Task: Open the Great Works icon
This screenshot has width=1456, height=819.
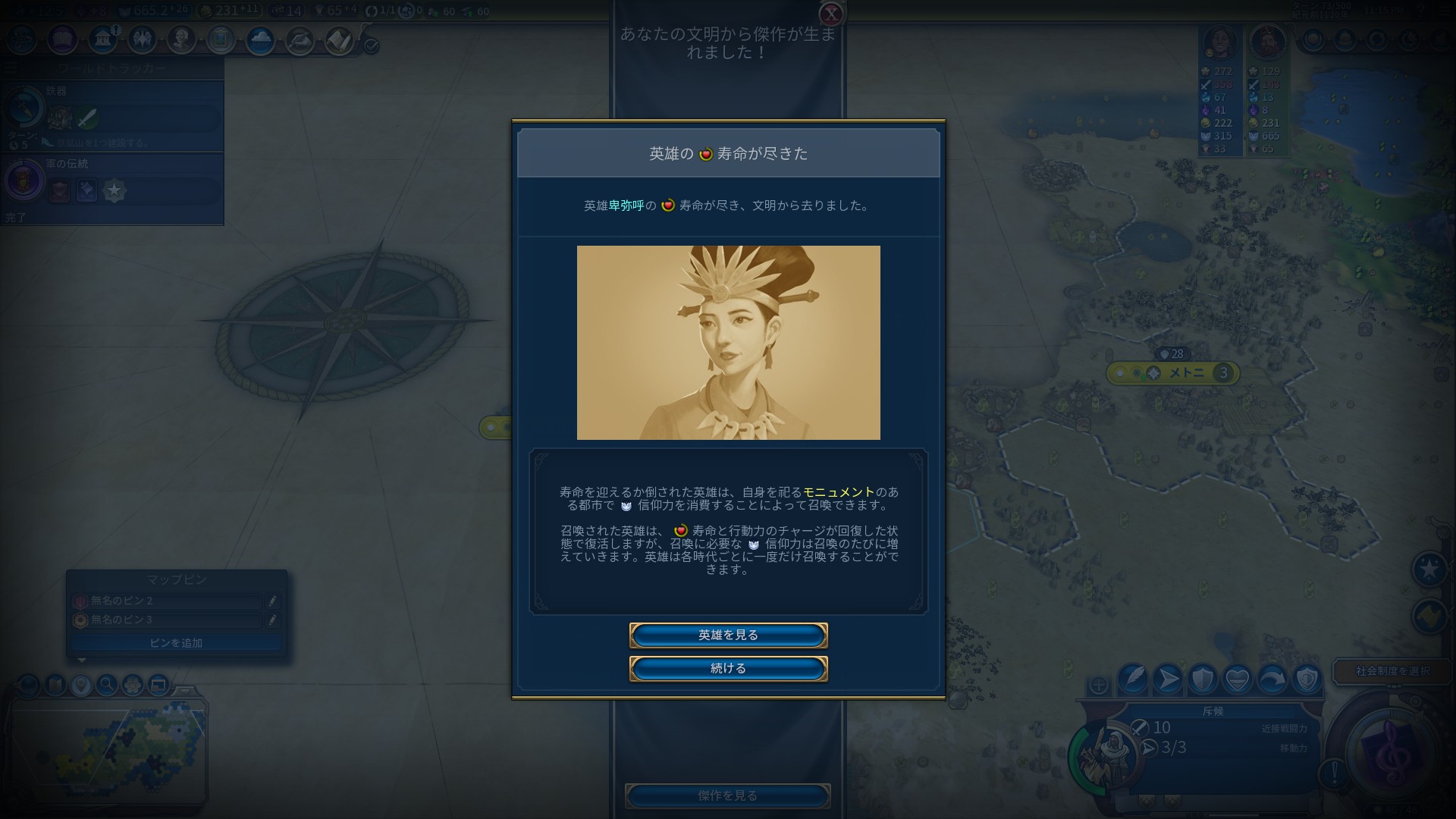Action: [221, 40]
